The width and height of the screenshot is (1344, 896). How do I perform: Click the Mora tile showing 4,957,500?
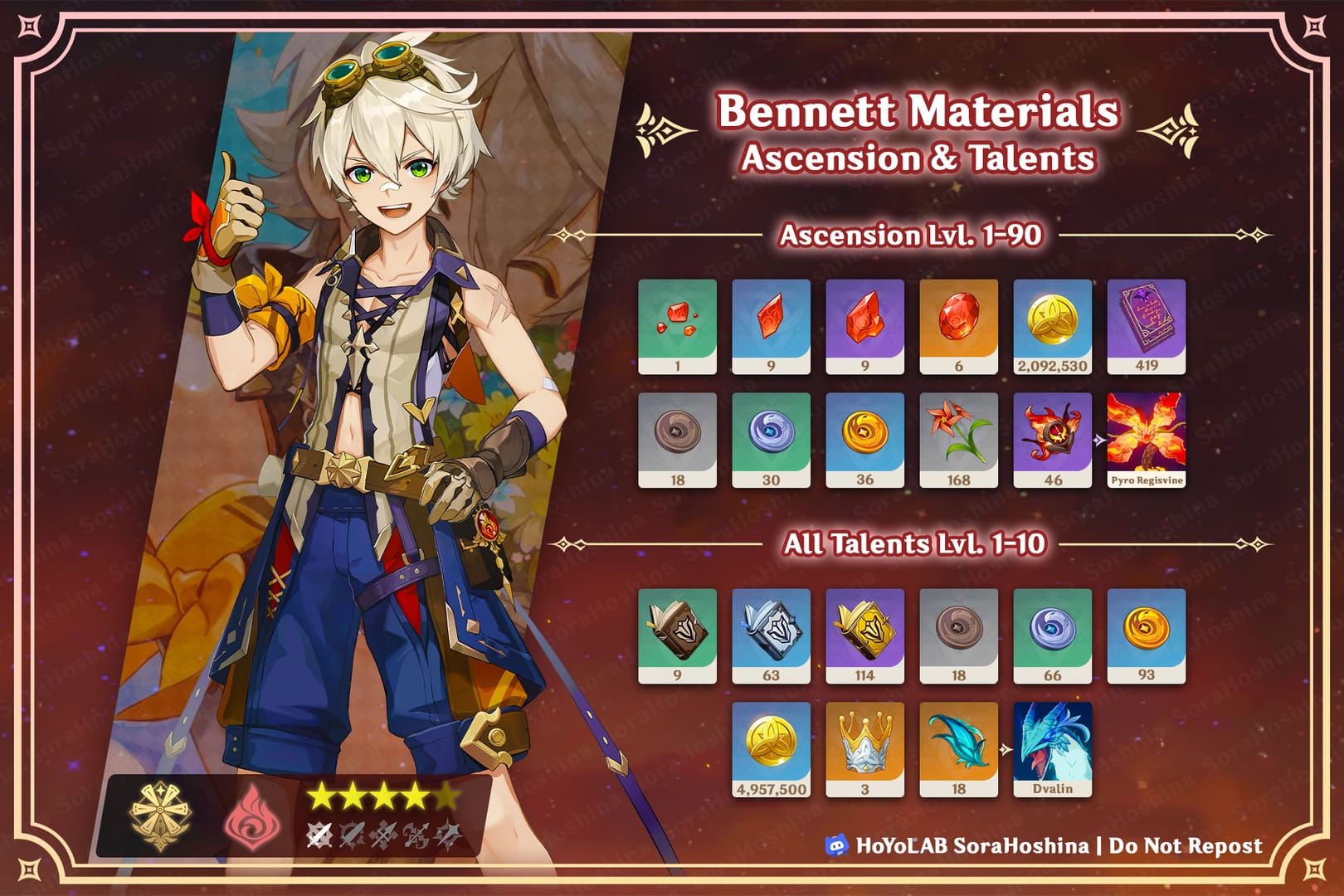point(771,749)
